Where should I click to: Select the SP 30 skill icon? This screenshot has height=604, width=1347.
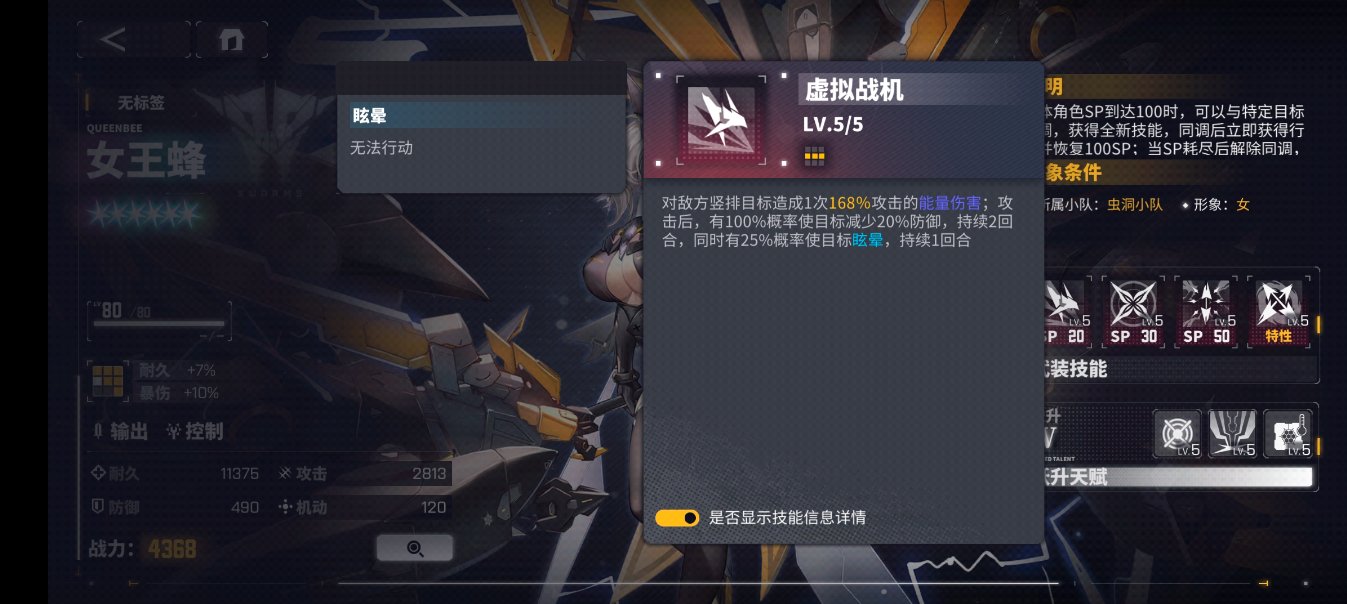(1136, 312)
